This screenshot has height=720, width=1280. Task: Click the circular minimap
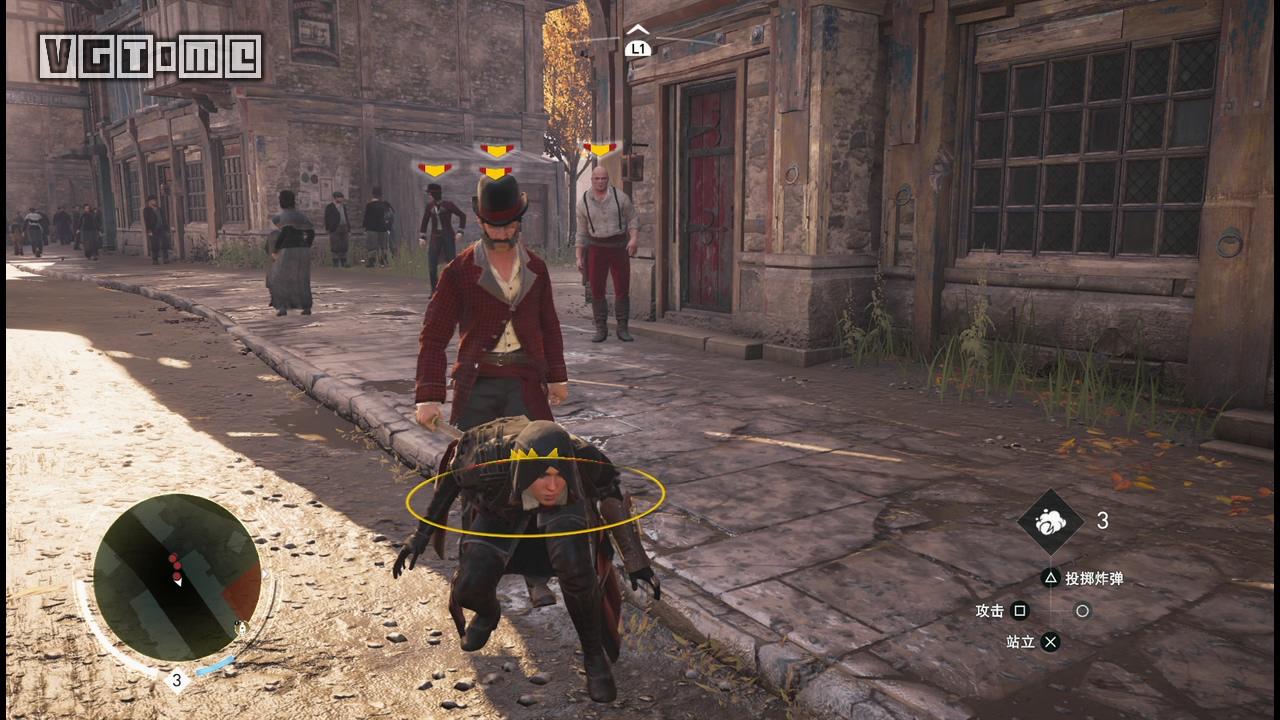pos(176,577)
